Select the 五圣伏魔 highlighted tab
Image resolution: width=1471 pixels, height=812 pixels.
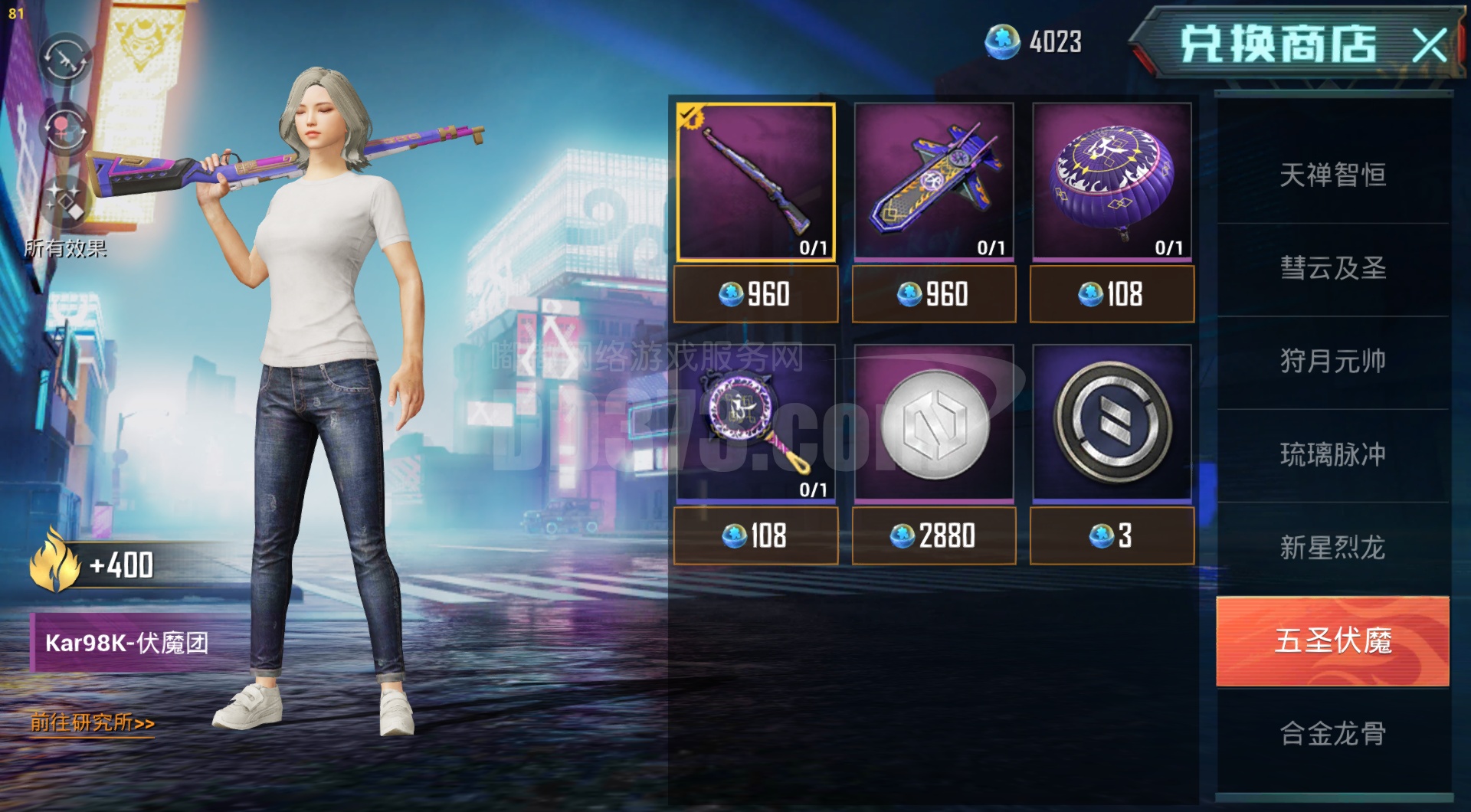(x=1332, y=640)
